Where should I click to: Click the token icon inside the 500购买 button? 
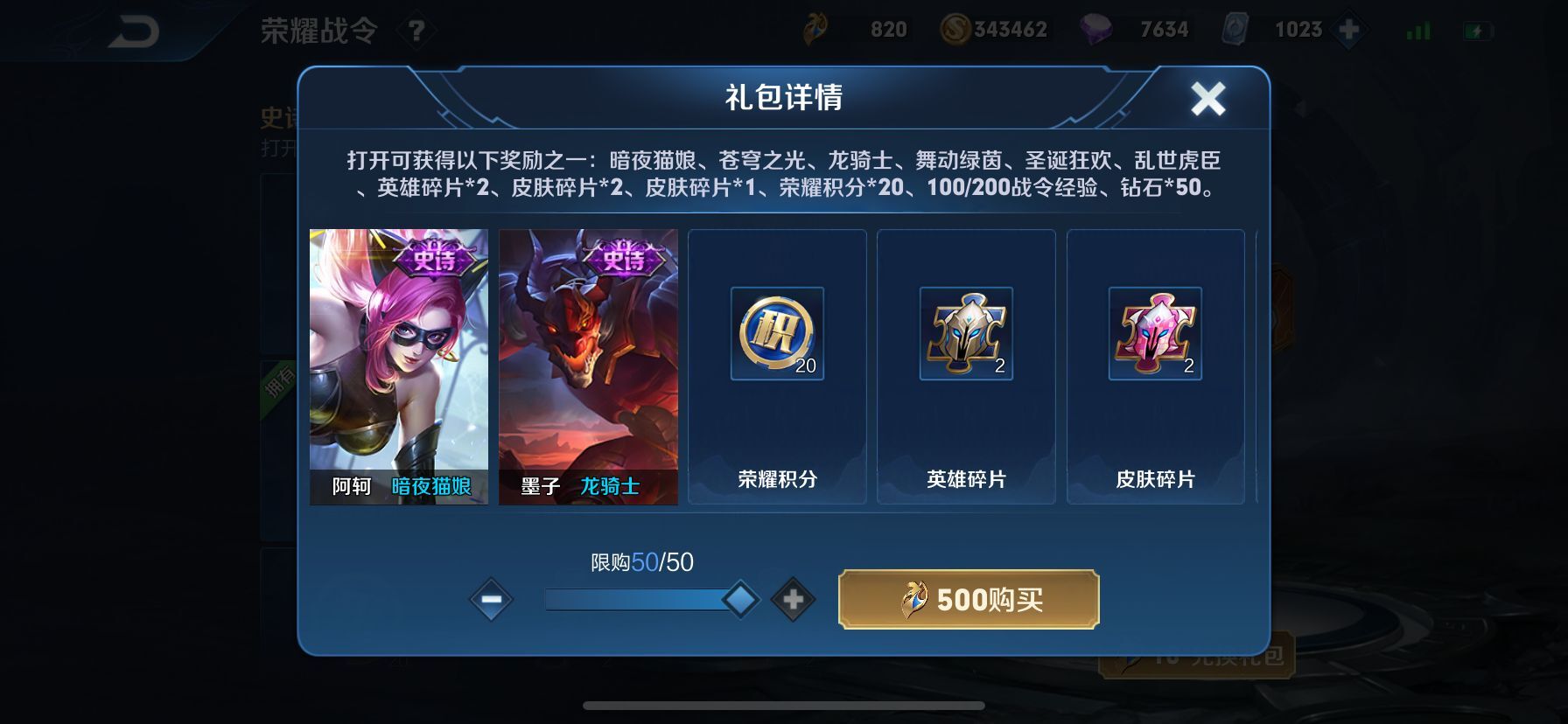tap(913, 598)
